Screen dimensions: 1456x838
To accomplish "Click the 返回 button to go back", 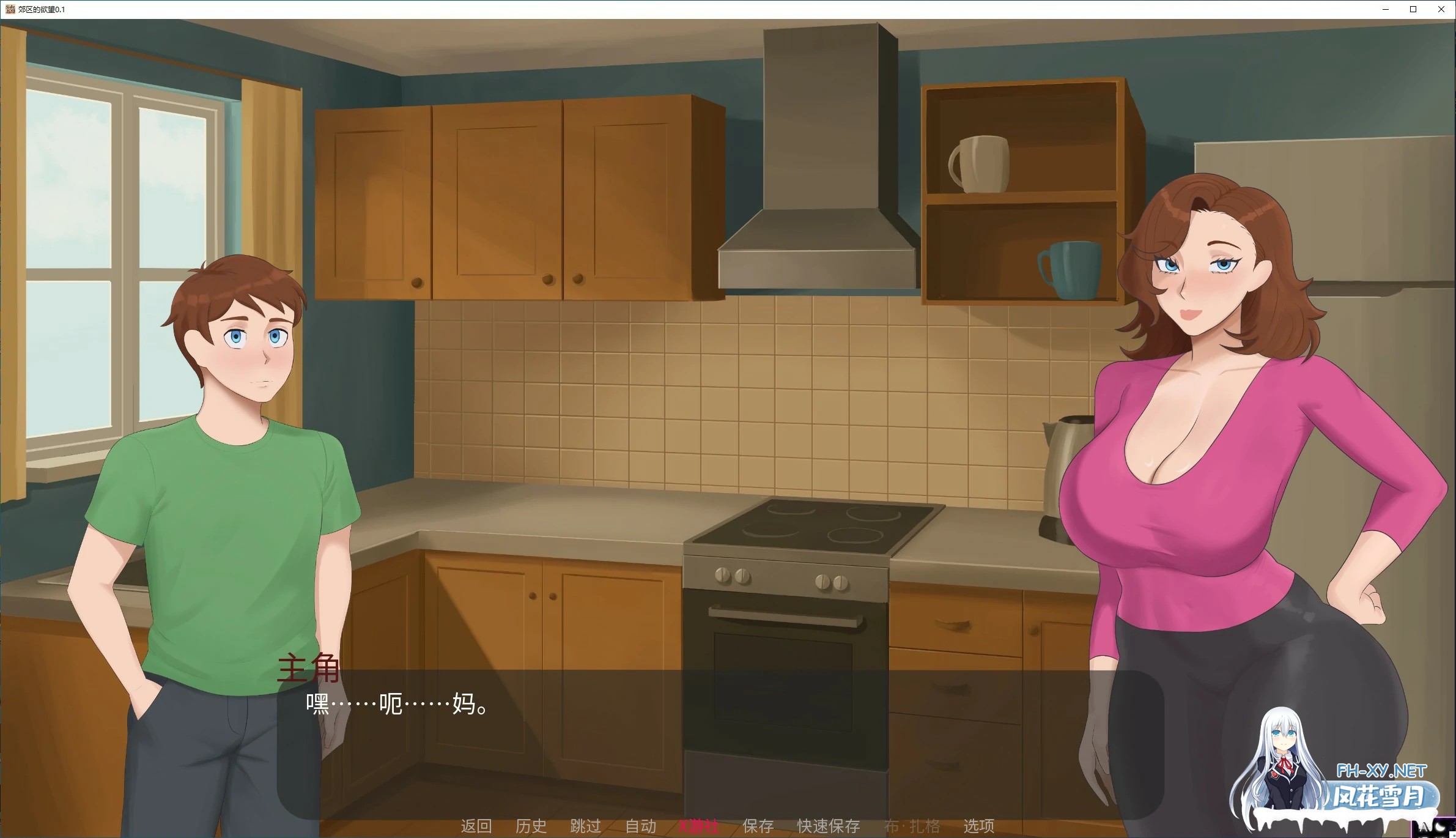I will 477,826.
